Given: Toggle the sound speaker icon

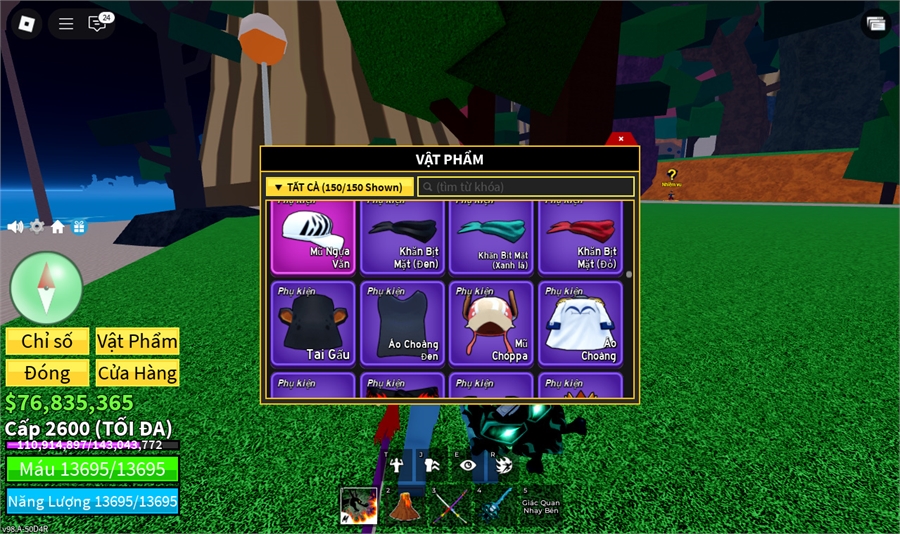Looking at the screenshot, I should (x=15, y=227).
